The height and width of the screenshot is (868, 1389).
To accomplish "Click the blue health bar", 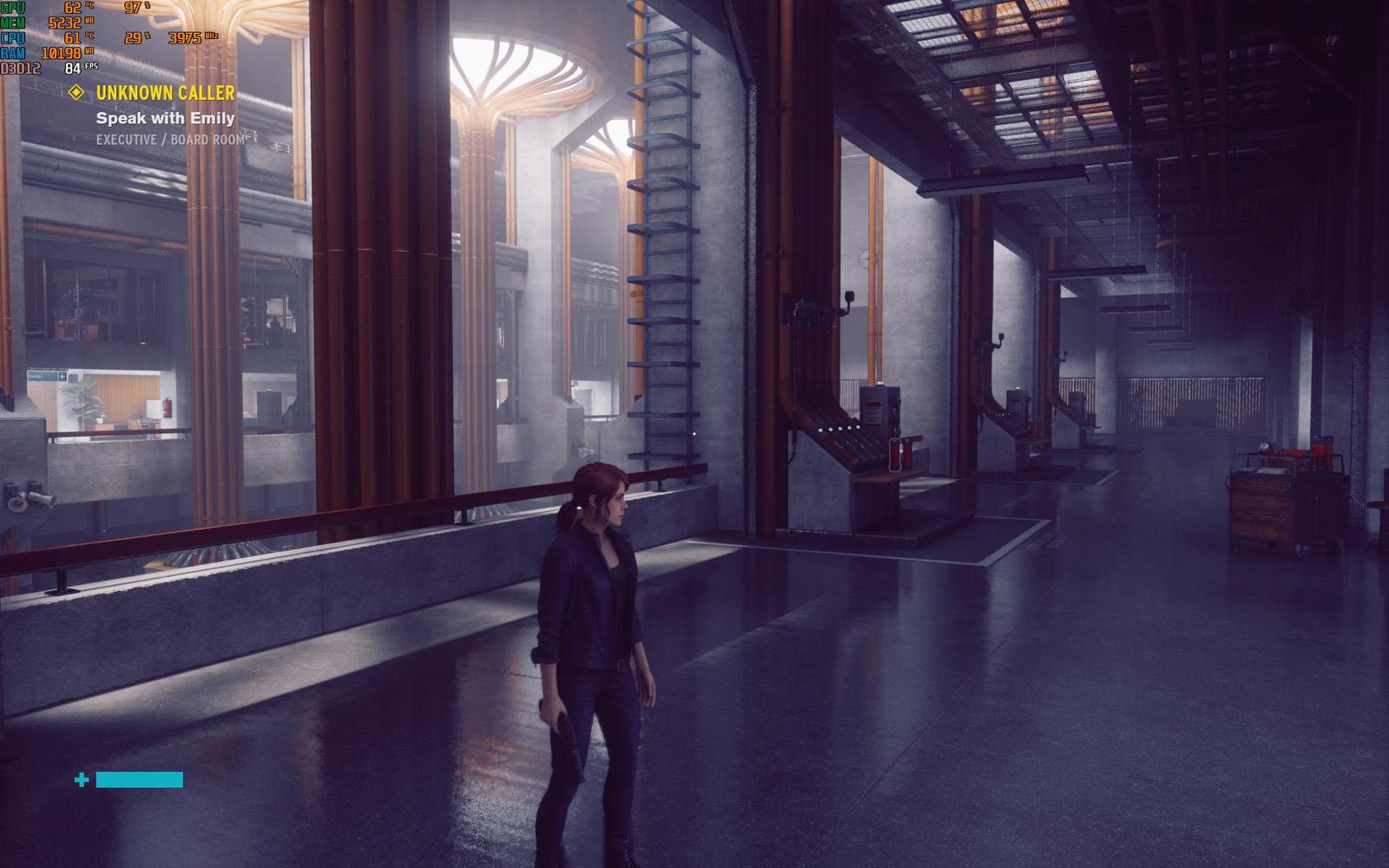I will point(139,780).
